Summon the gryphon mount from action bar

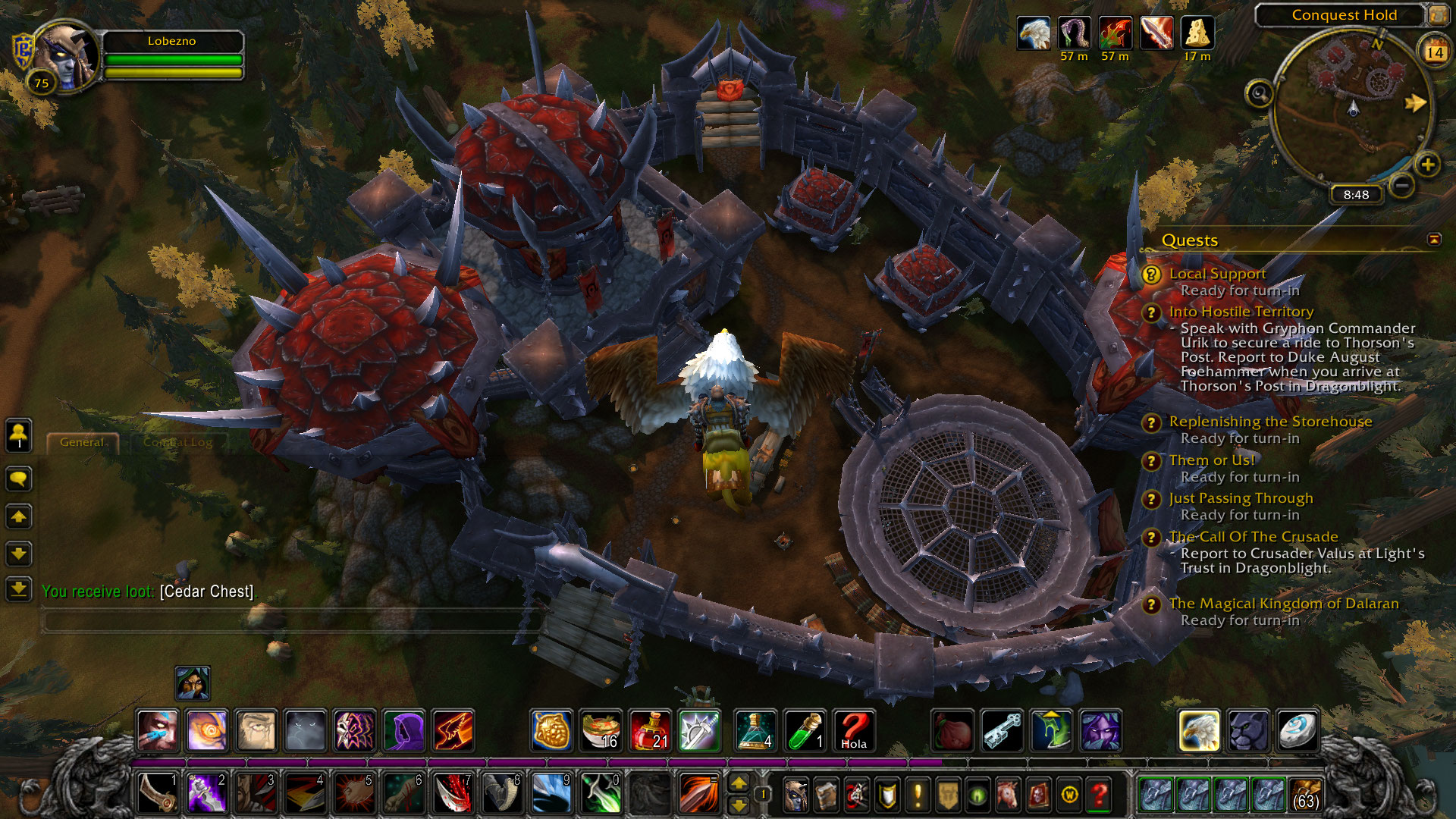pos(1199,730)
